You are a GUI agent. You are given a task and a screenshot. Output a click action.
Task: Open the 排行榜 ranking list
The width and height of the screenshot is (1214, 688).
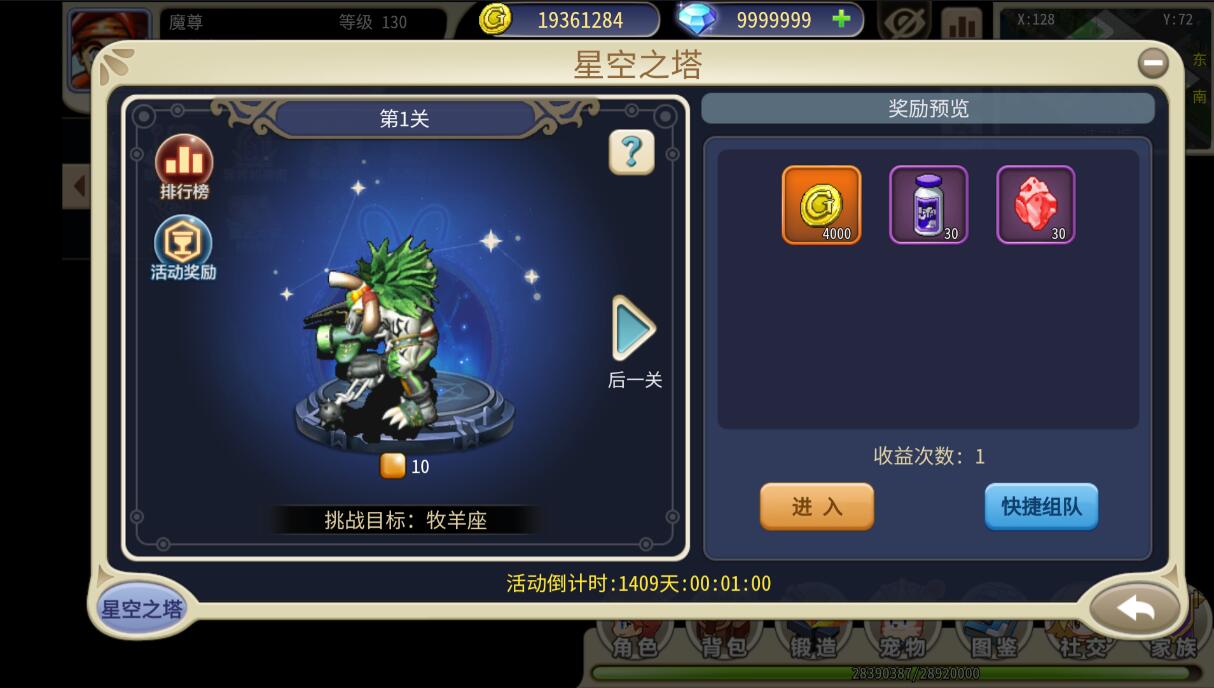pyautogui.click(x=184, y=164)
